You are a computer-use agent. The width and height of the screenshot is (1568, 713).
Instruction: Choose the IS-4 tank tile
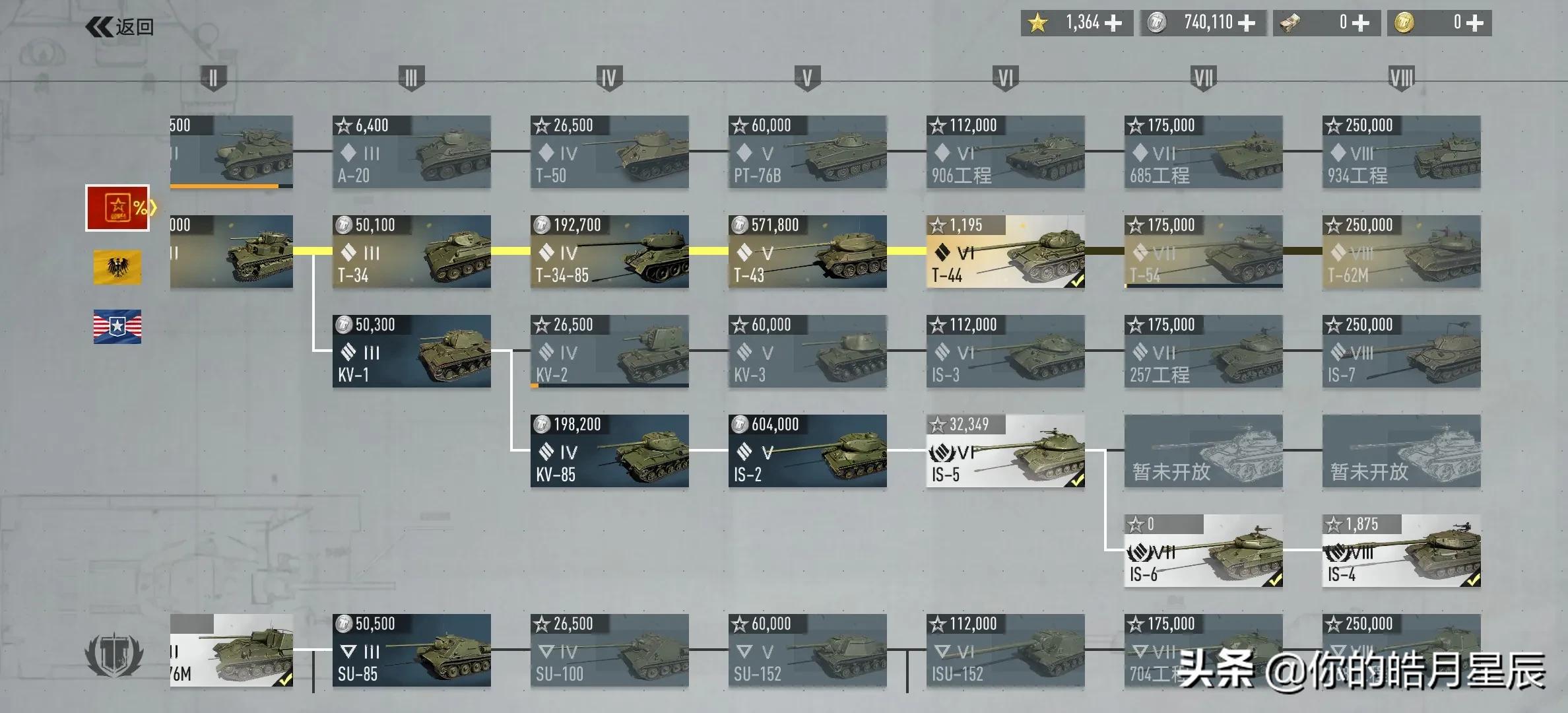(x=1401, y=551)
